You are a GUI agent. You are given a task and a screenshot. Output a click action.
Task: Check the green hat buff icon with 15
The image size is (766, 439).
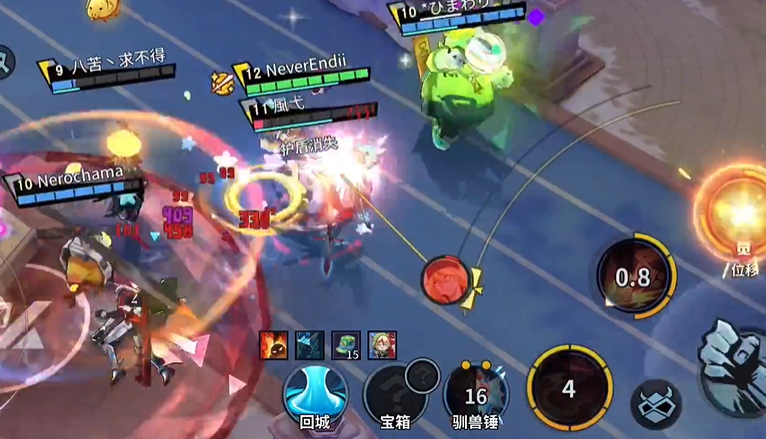346,345
